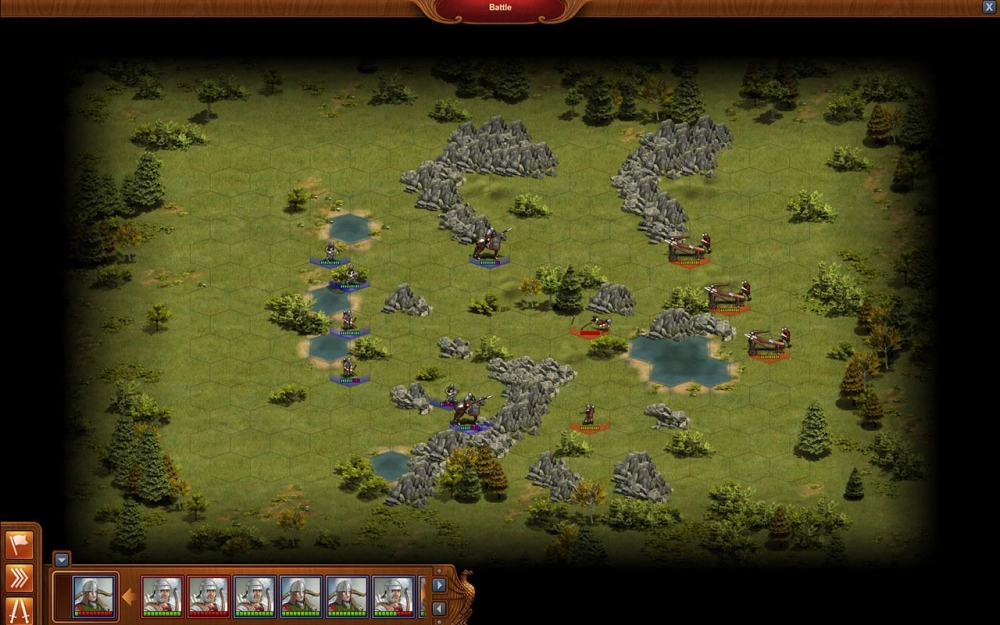Click the crossed swords button
1000x625 pixels.
[x=19, y=610]
